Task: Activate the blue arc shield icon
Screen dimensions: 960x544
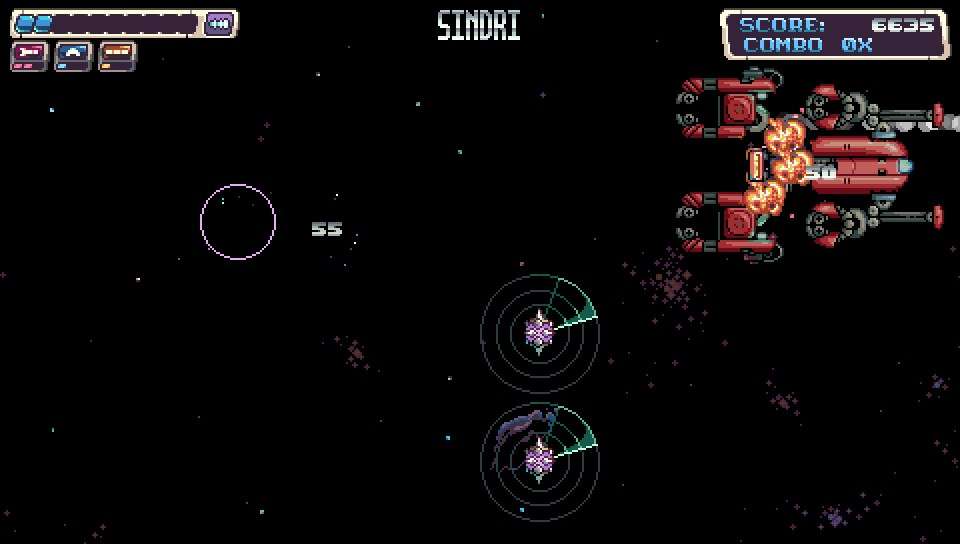Action: (73, 54)
